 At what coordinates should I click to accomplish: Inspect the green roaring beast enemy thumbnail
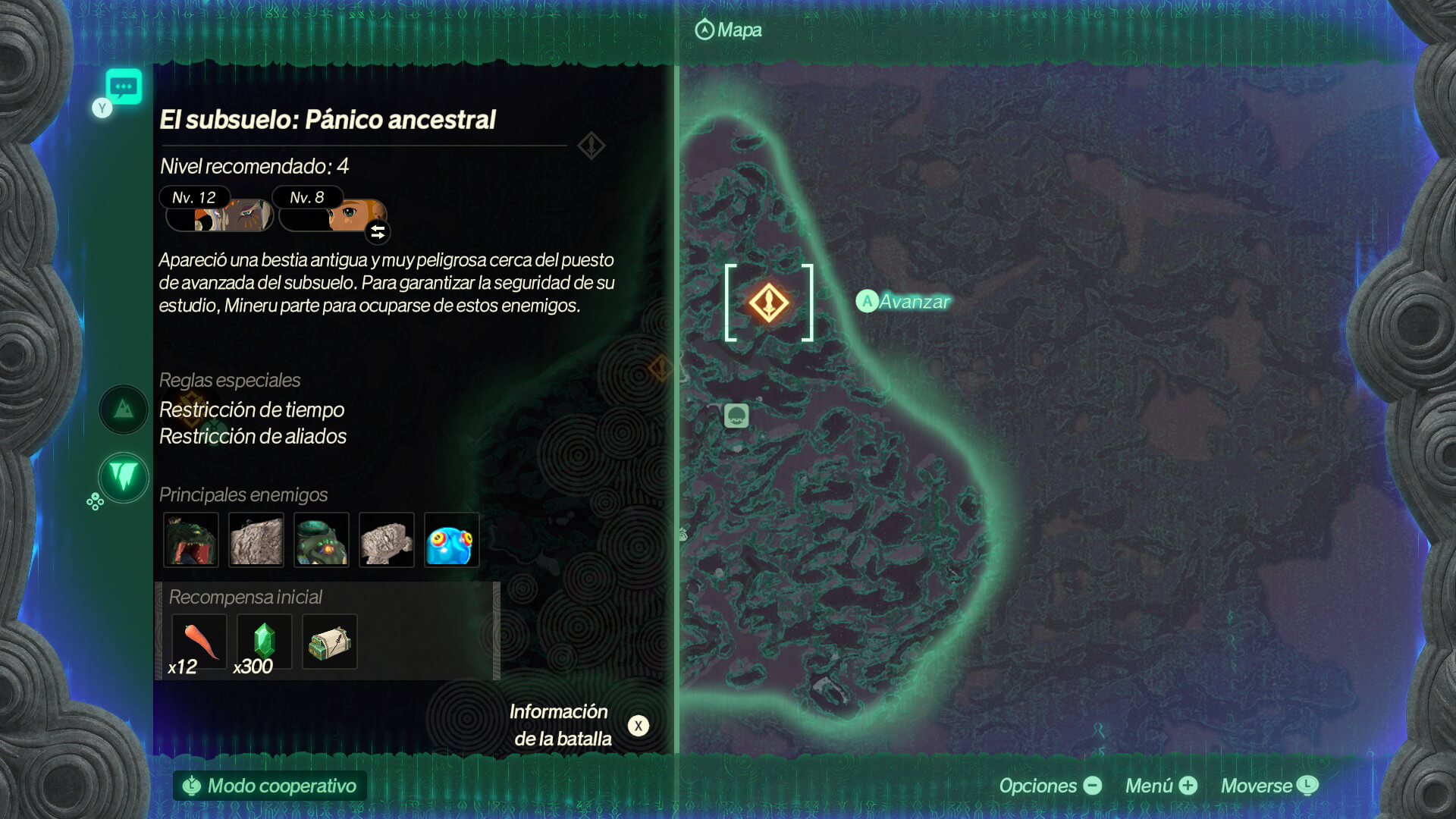pyautogui.click(x=191, y=540)
